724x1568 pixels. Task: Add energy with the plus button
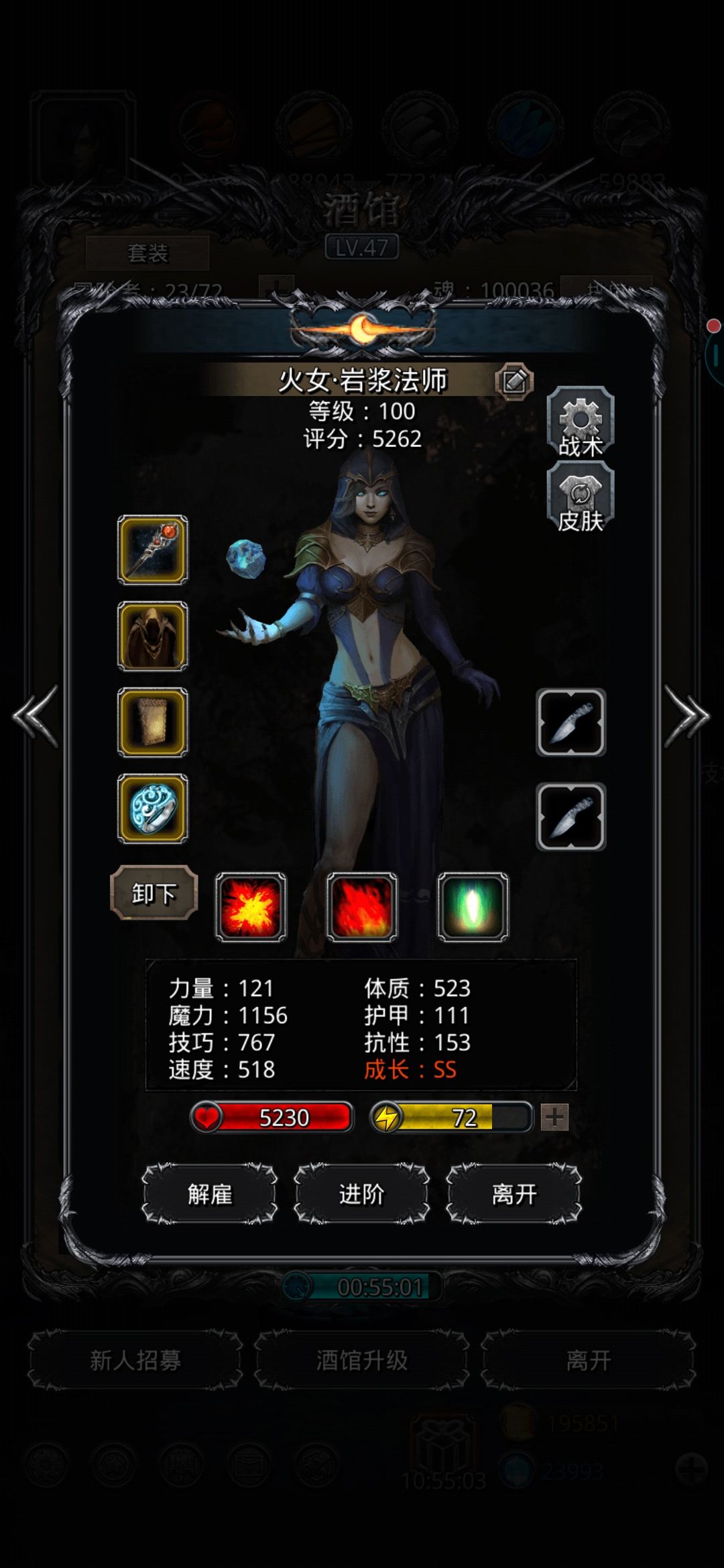click(554, 1117)
